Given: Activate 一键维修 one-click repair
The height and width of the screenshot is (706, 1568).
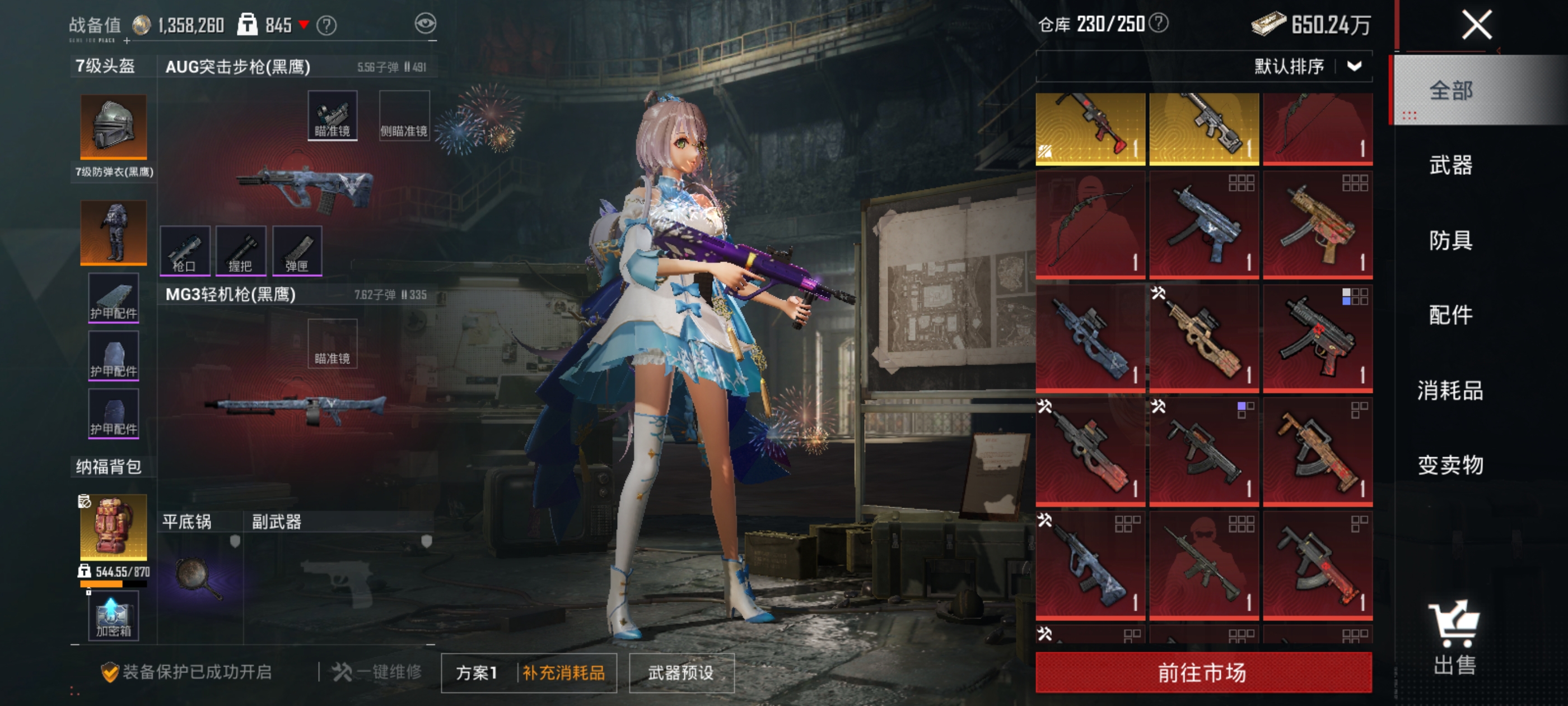Looking at the screenshot, I should point(377,672).
